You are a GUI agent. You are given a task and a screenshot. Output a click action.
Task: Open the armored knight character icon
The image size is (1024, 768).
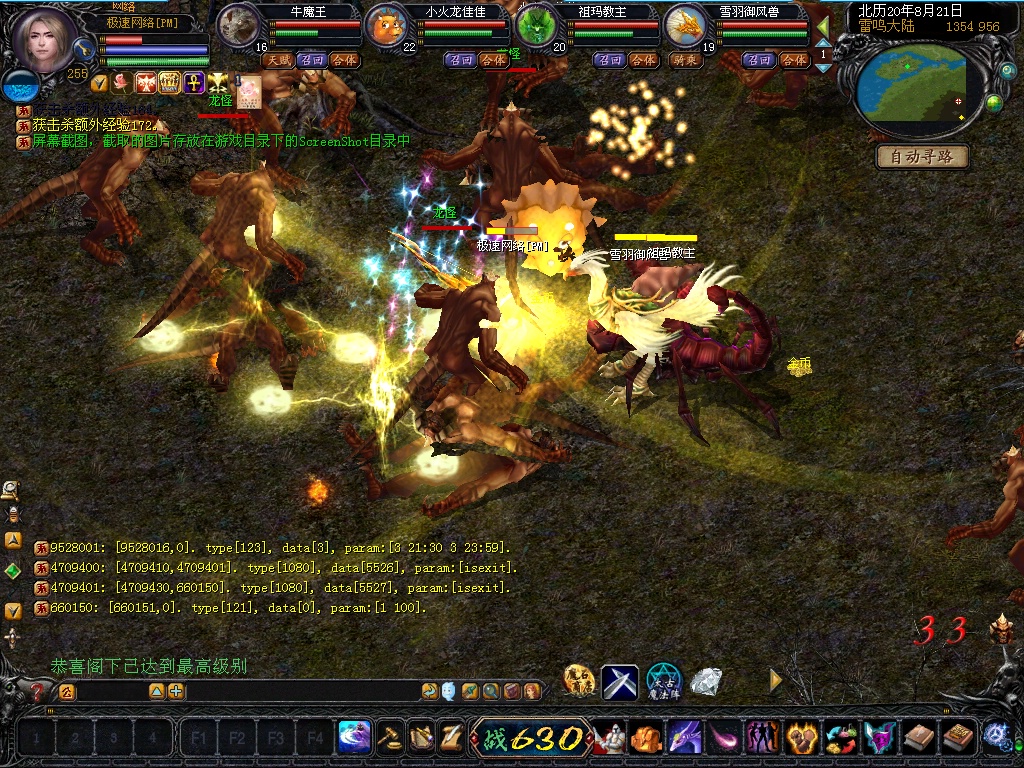tap(610, 738)
